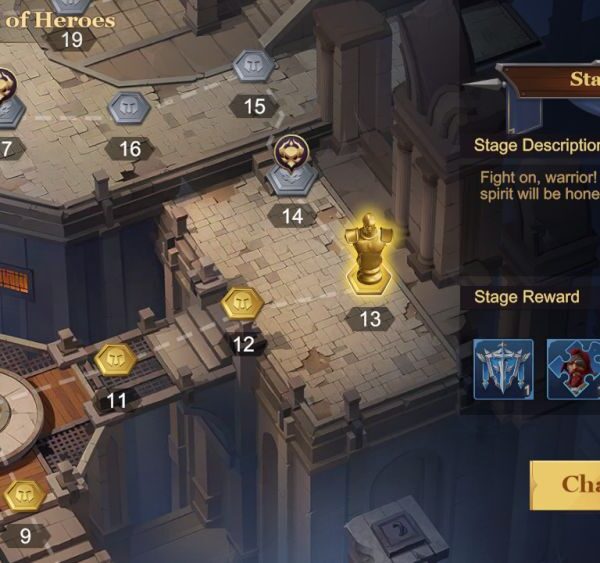Select the gold stage 9 node
Screen dimensions: 600x563
25,495
